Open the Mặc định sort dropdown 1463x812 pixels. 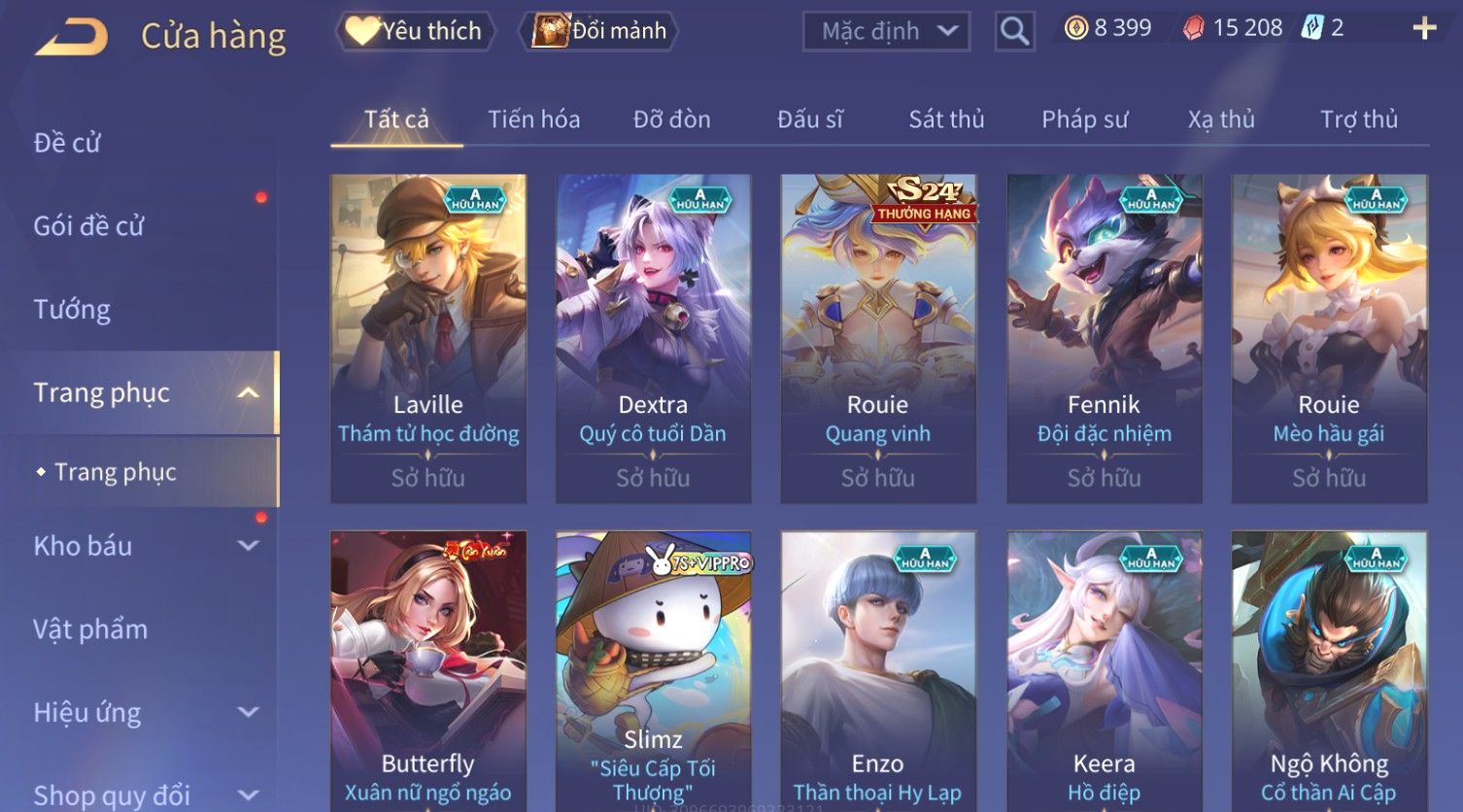[886, 31]
